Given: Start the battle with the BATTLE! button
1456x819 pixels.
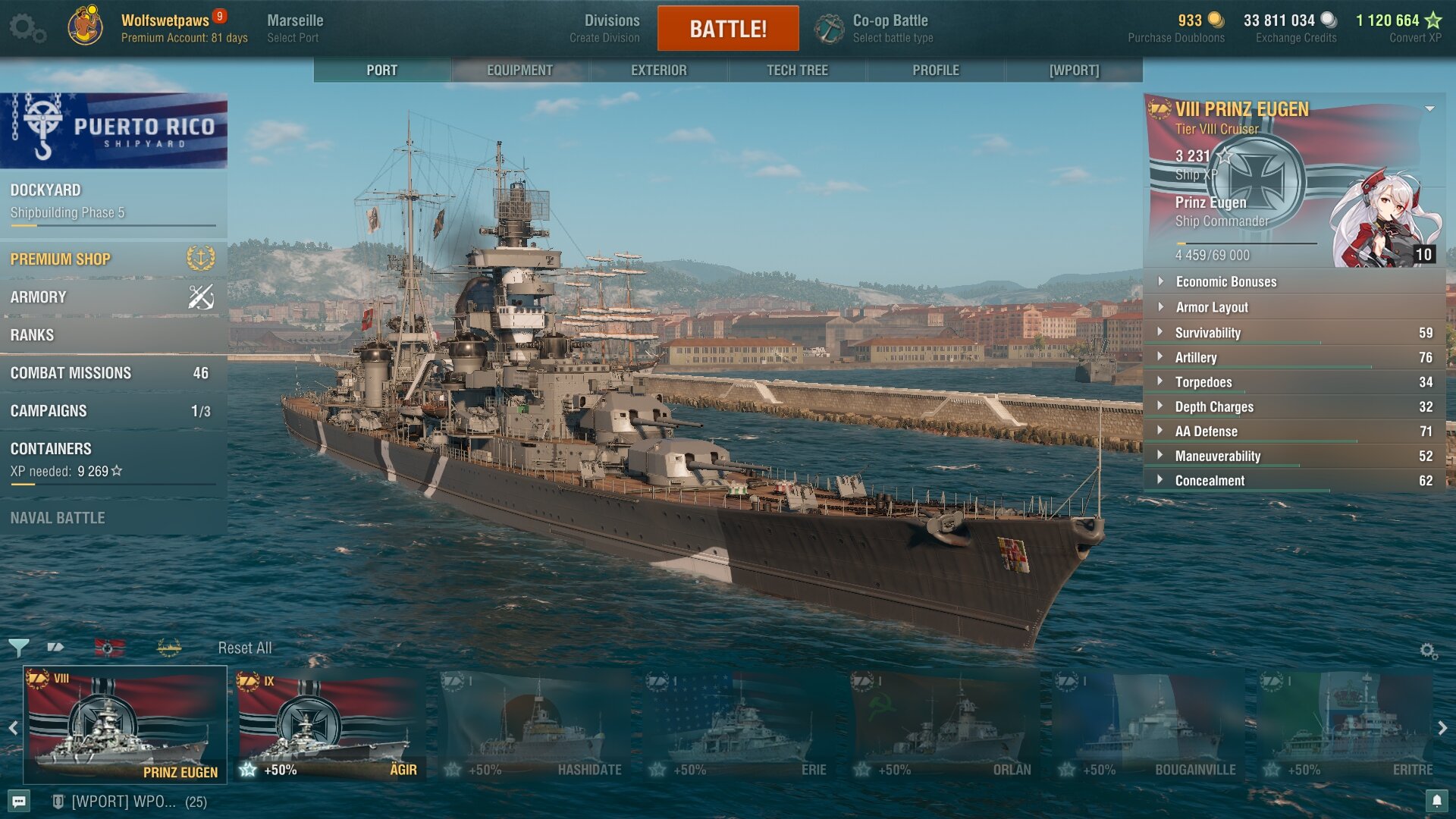Looking at the screenshot, I should point(727,29).
